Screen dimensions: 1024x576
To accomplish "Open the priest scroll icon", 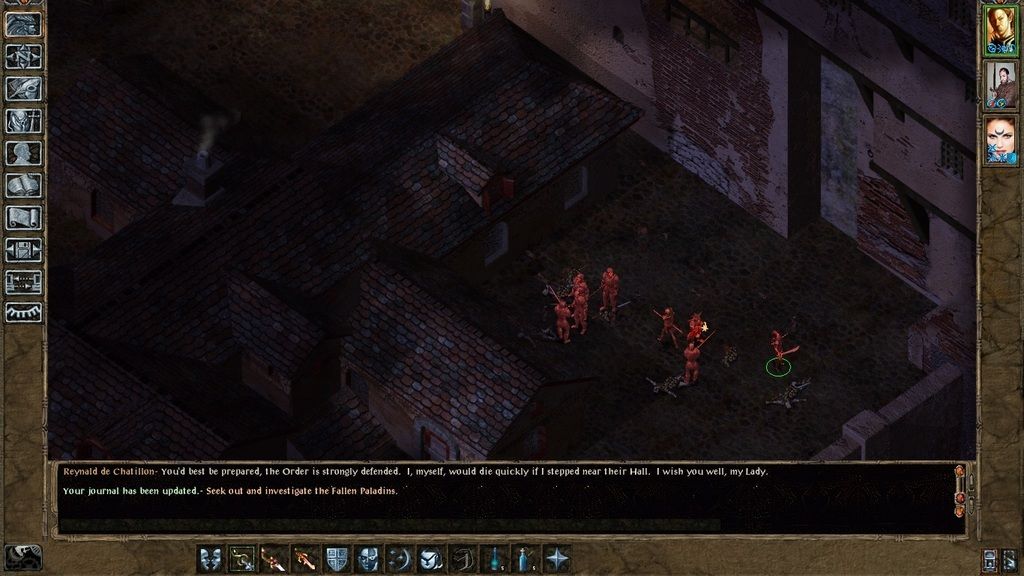I will coord(24,217).
